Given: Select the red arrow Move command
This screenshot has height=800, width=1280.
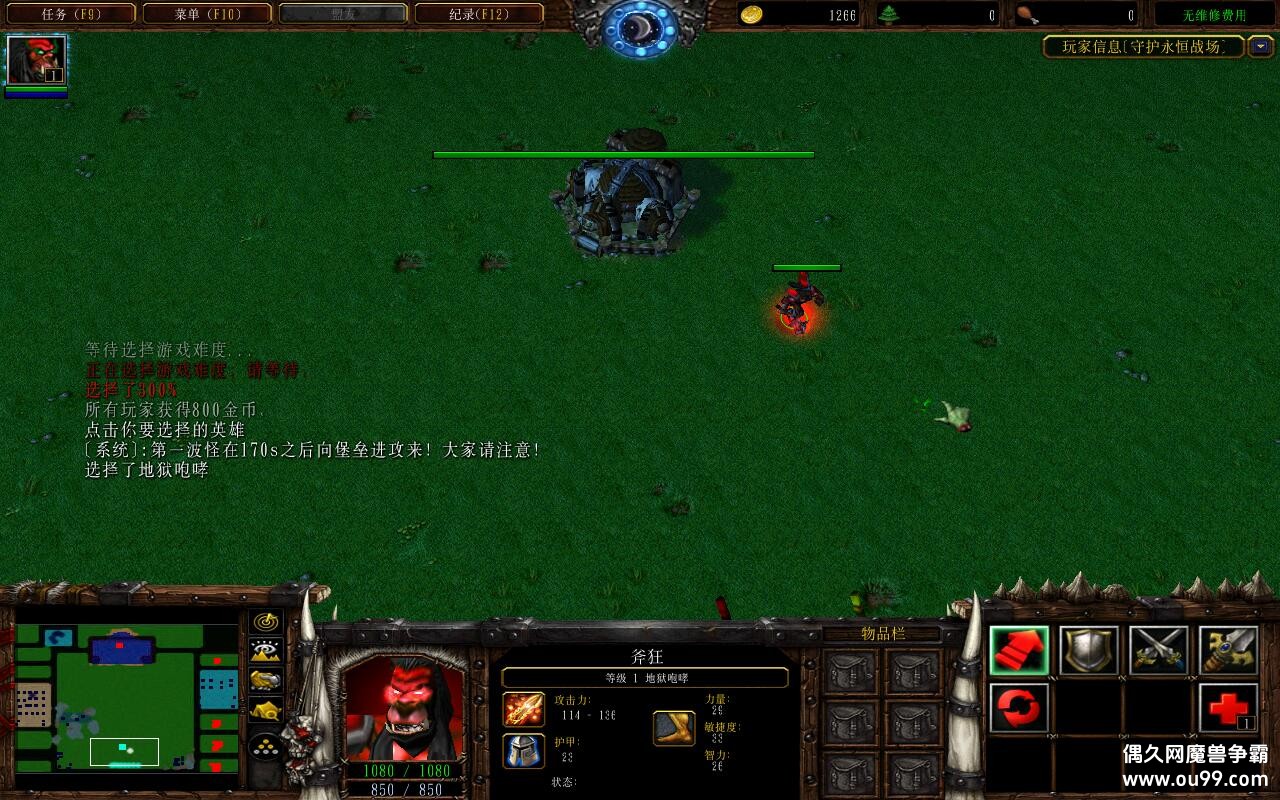Looking at the screenshot, I should pos(1019,651).
